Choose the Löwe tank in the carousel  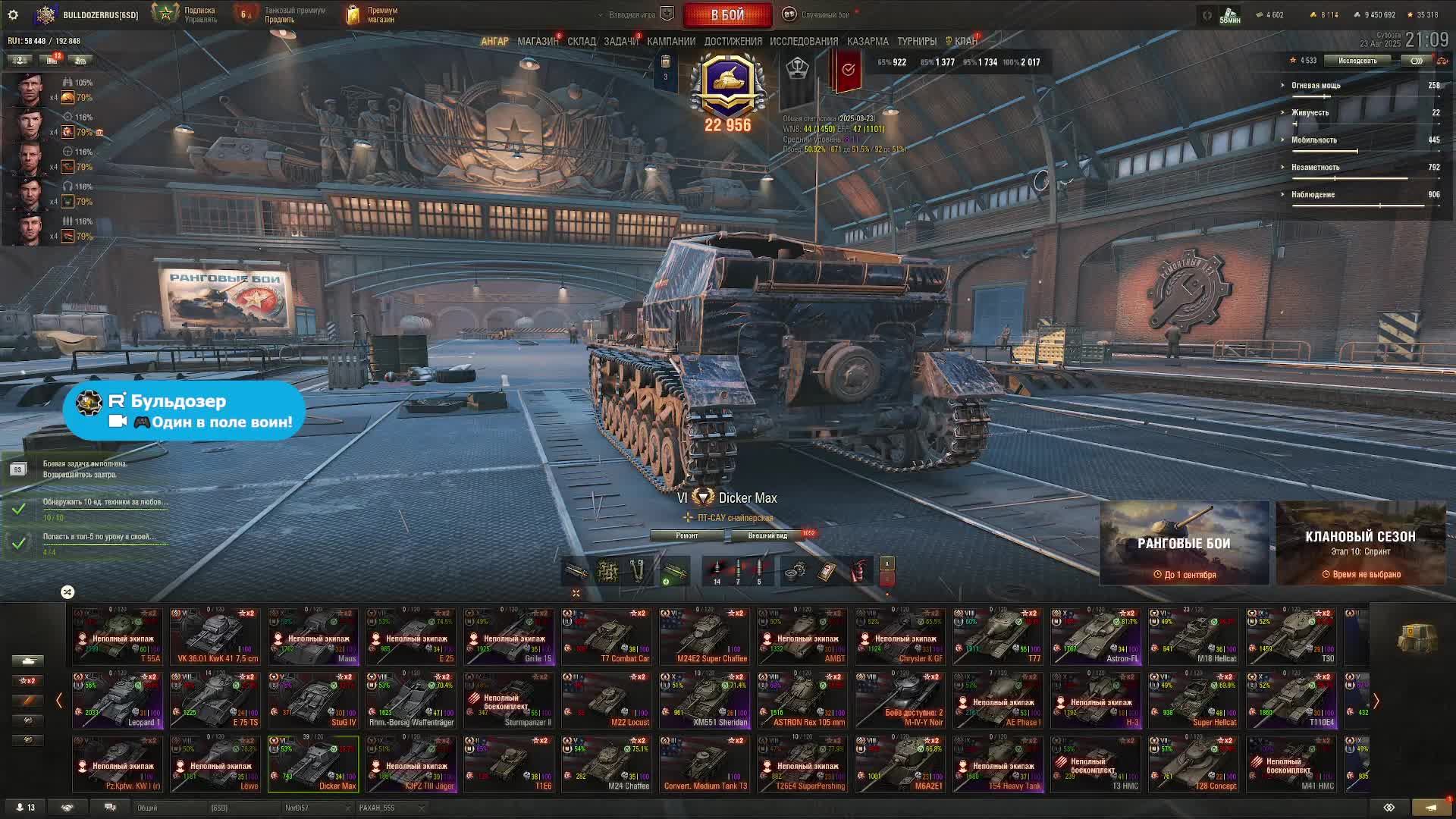pos(215,764)
